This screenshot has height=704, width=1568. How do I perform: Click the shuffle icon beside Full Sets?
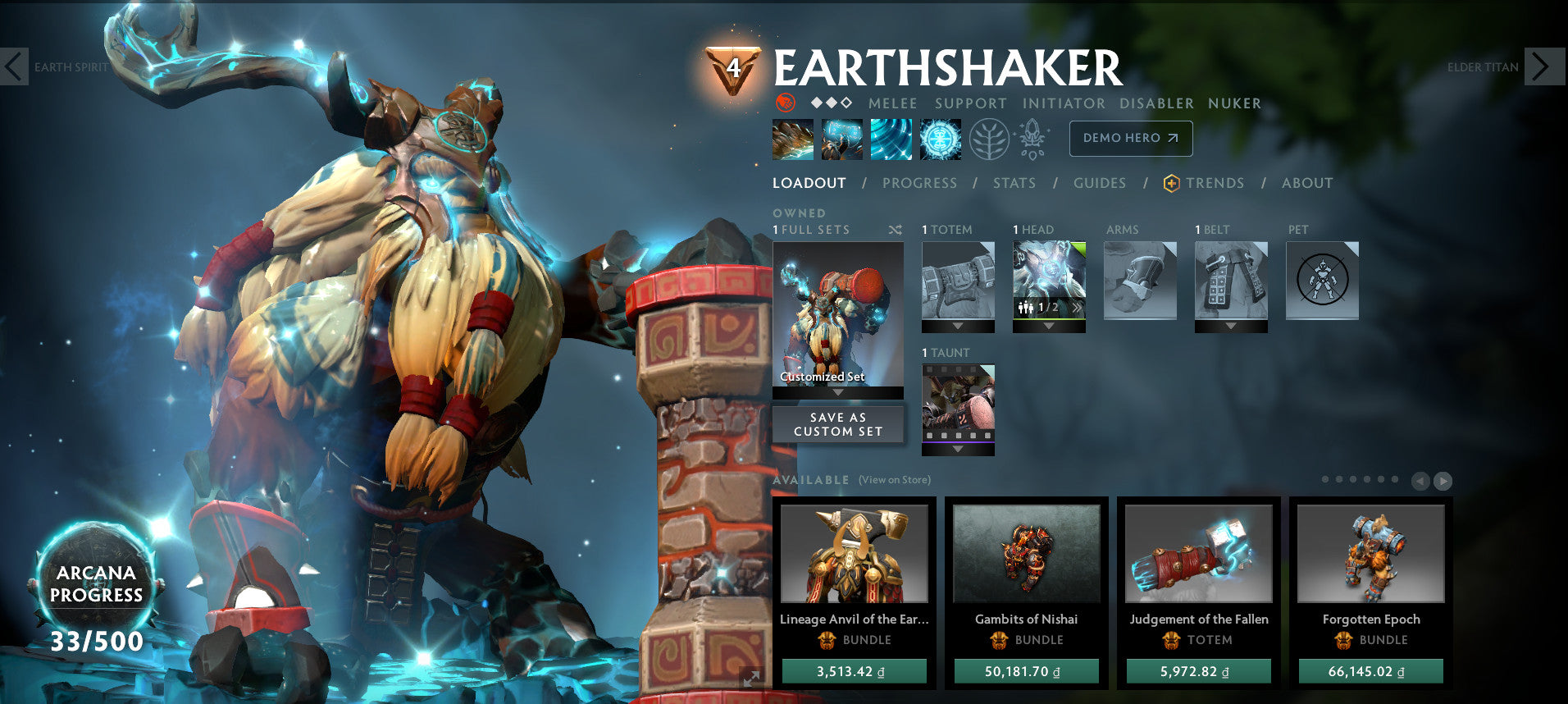pos(896,231)
